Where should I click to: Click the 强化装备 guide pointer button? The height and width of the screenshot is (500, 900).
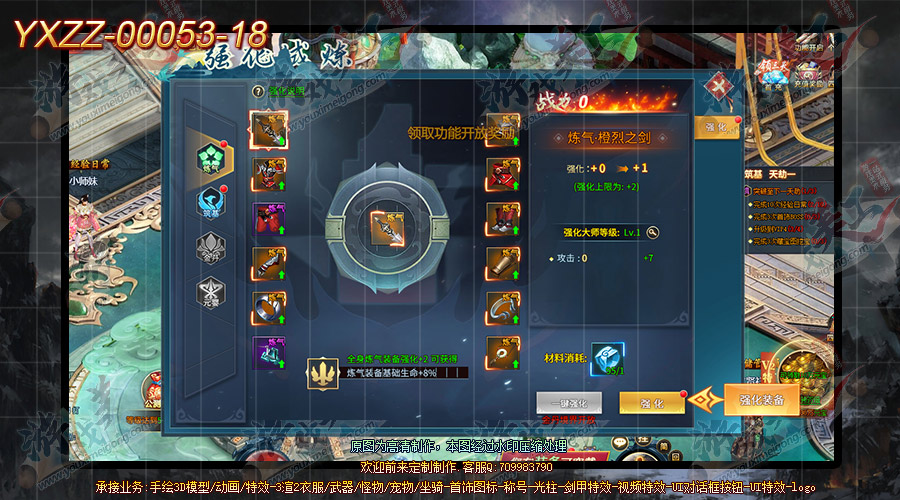click(761, 399)
